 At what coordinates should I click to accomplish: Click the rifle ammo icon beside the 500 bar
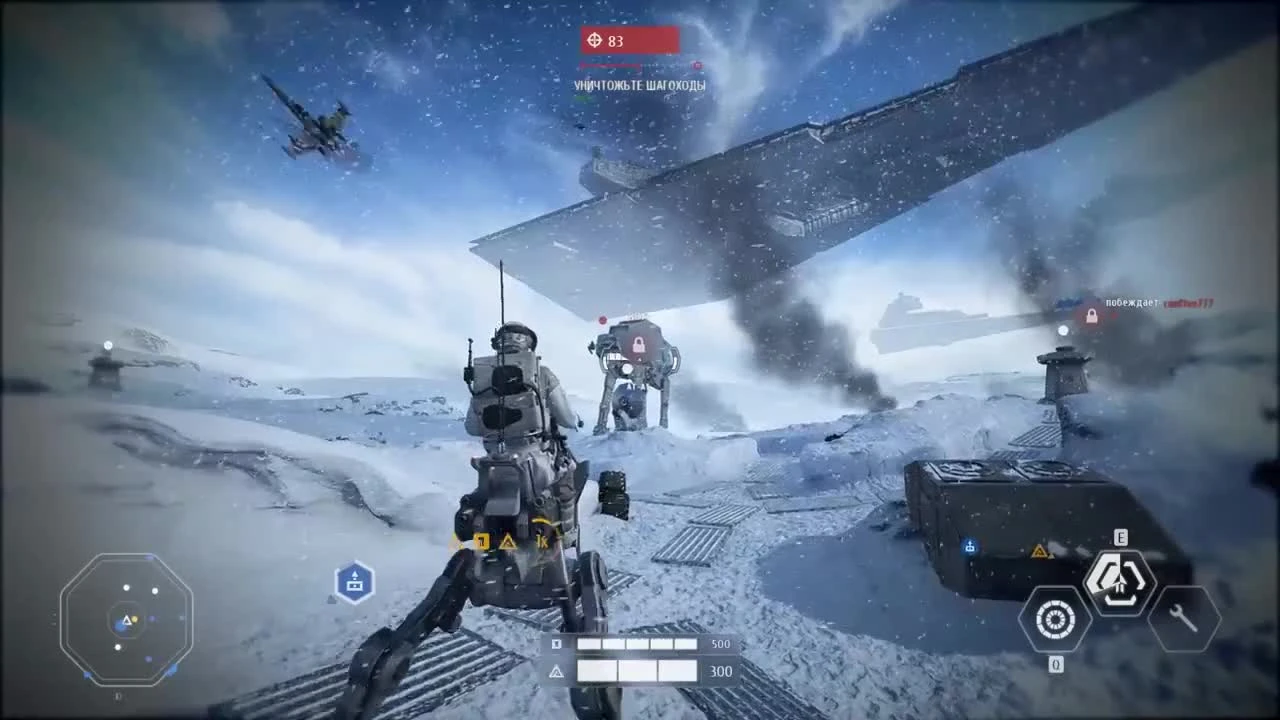tap(557, 644)
